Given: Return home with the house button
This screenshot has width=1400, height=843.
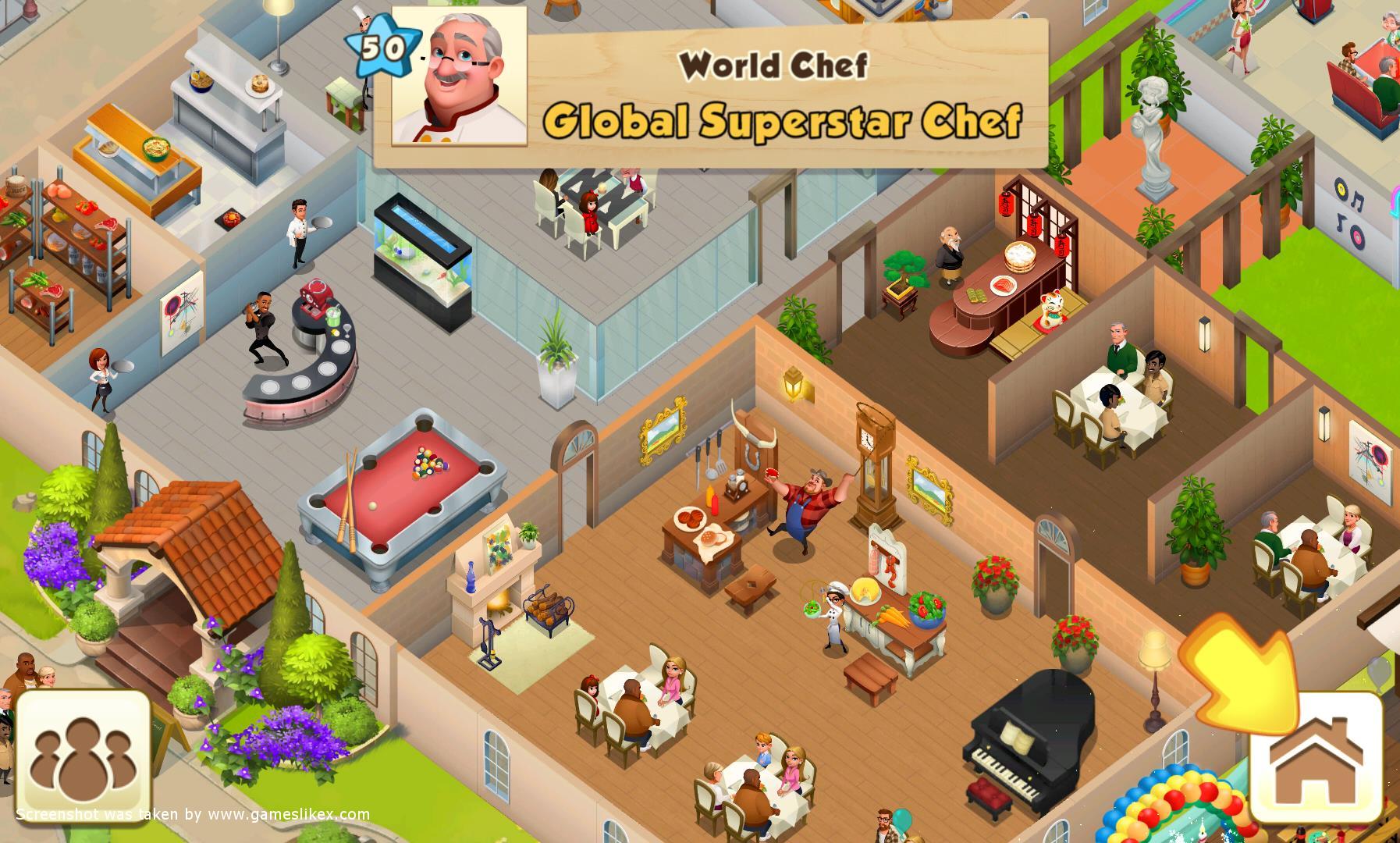Looking at the screenshot, I should click(1316, 756).
